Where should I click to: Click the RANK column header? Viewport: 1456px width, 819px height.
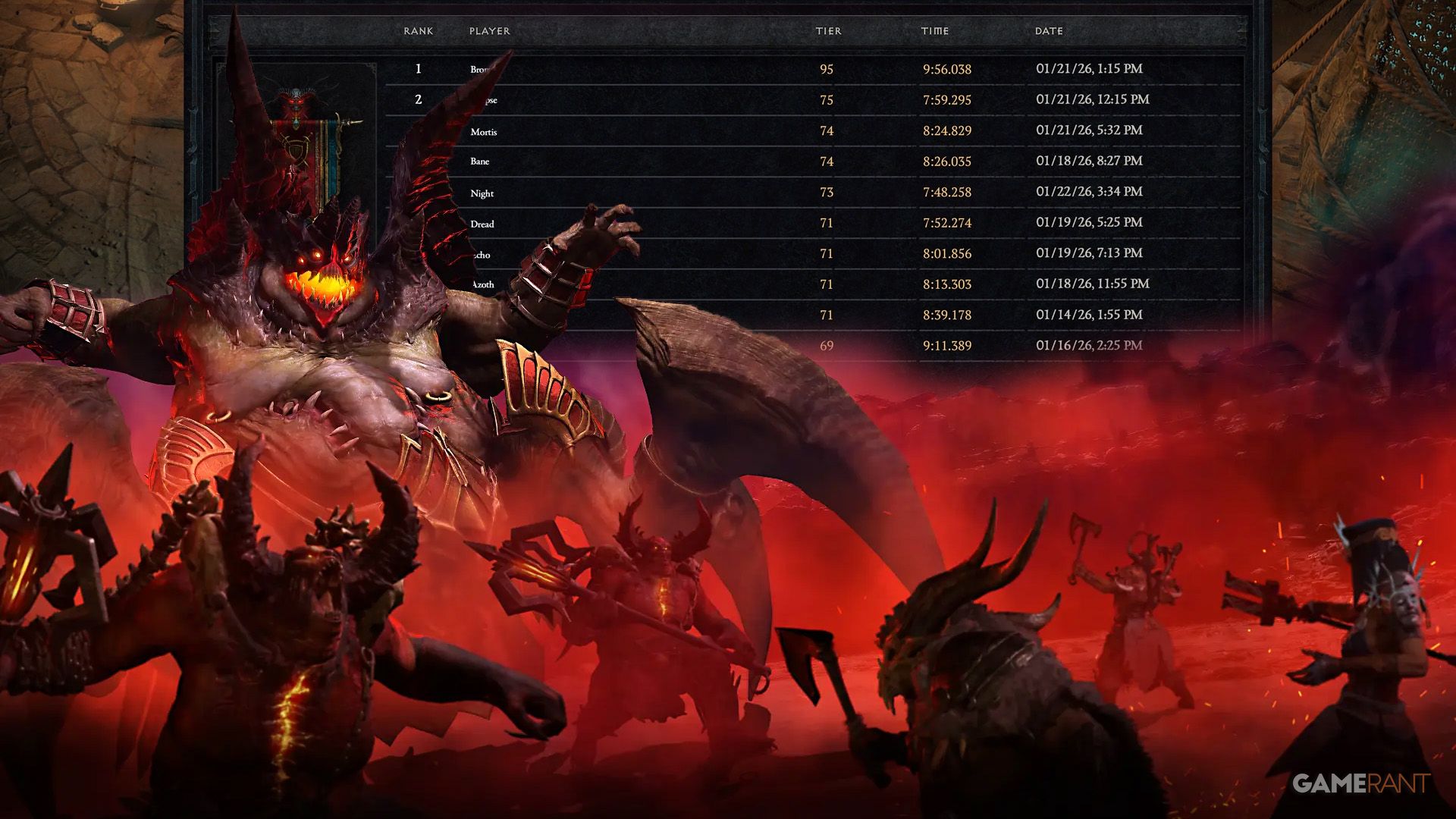pos(419,31)
